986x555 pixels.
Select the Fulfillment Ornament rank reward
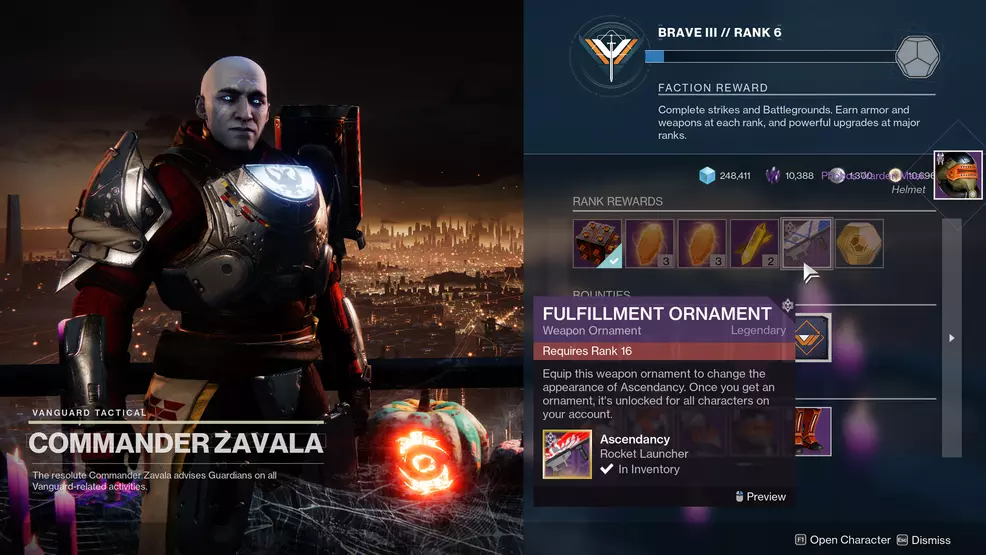806,244
